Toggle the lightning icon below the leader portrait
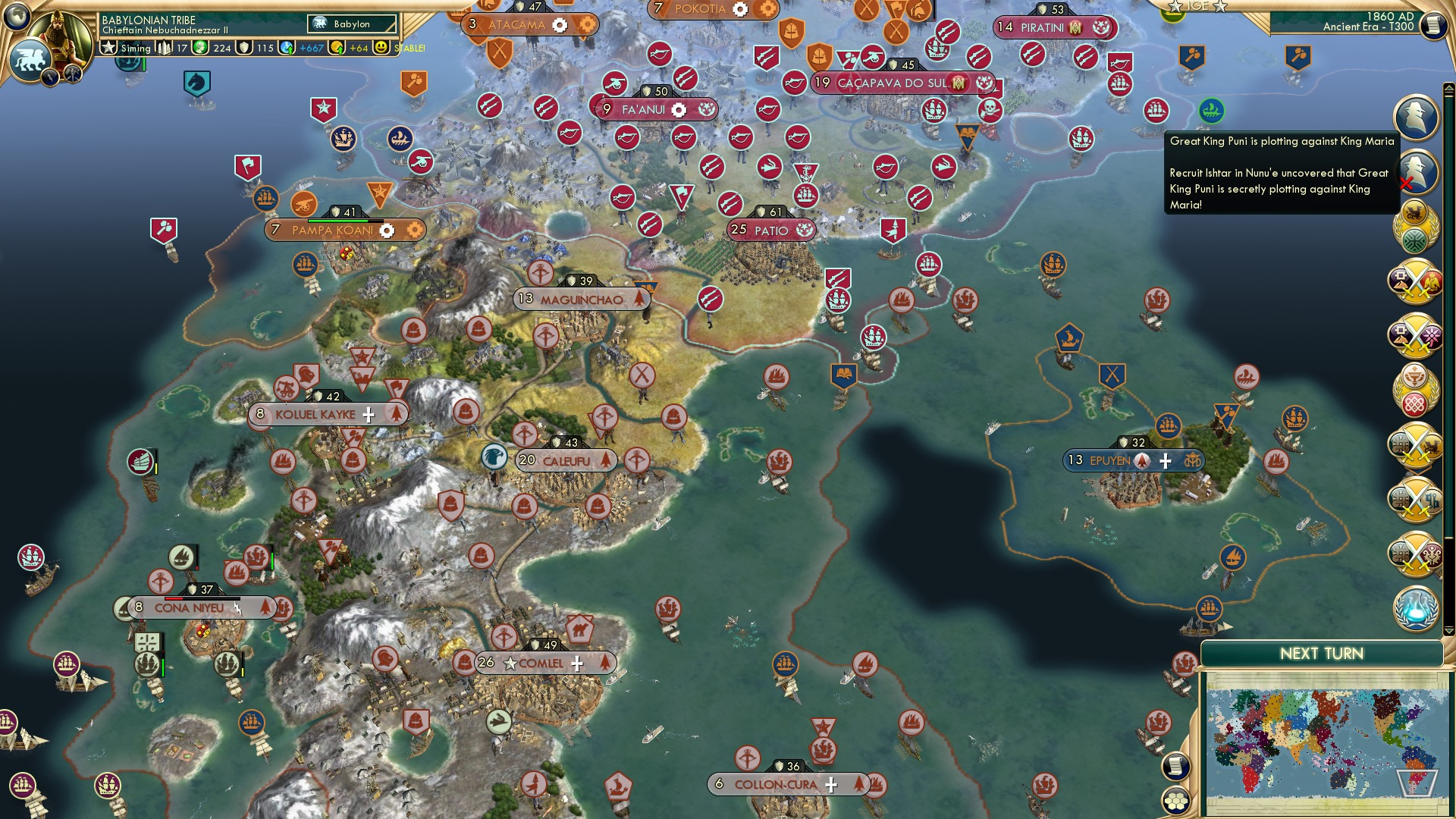 [50, 76]
